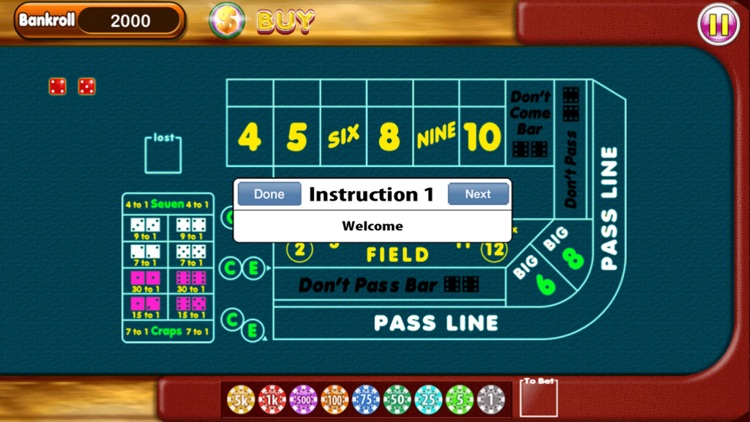Viewport: 750px width, 422px height.
Task: Bet on the number 4 box
Action: [250, 137]
